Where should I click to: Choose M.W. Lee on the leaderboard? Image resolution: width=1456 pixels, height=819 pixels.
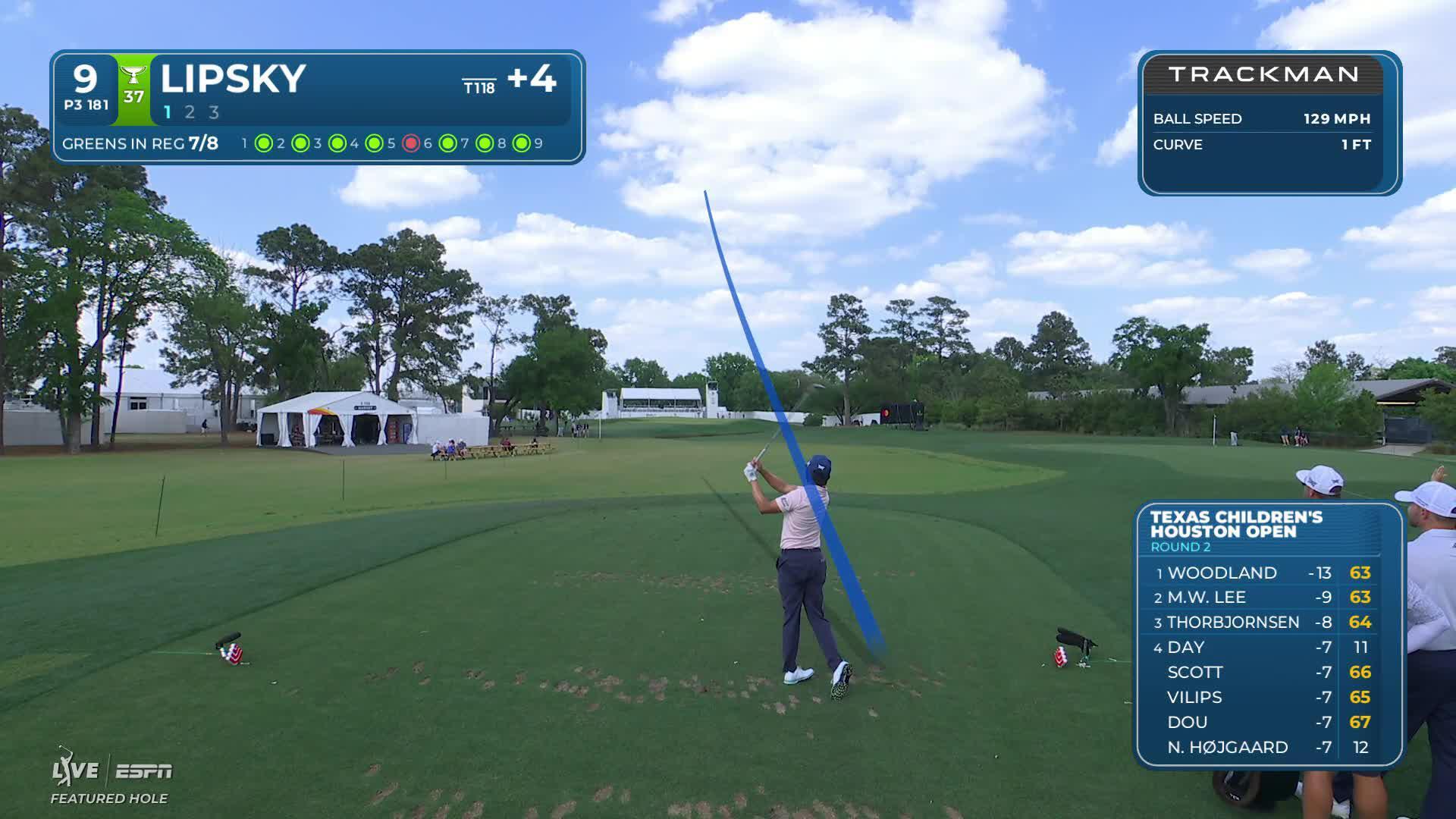click(1263, 598)
